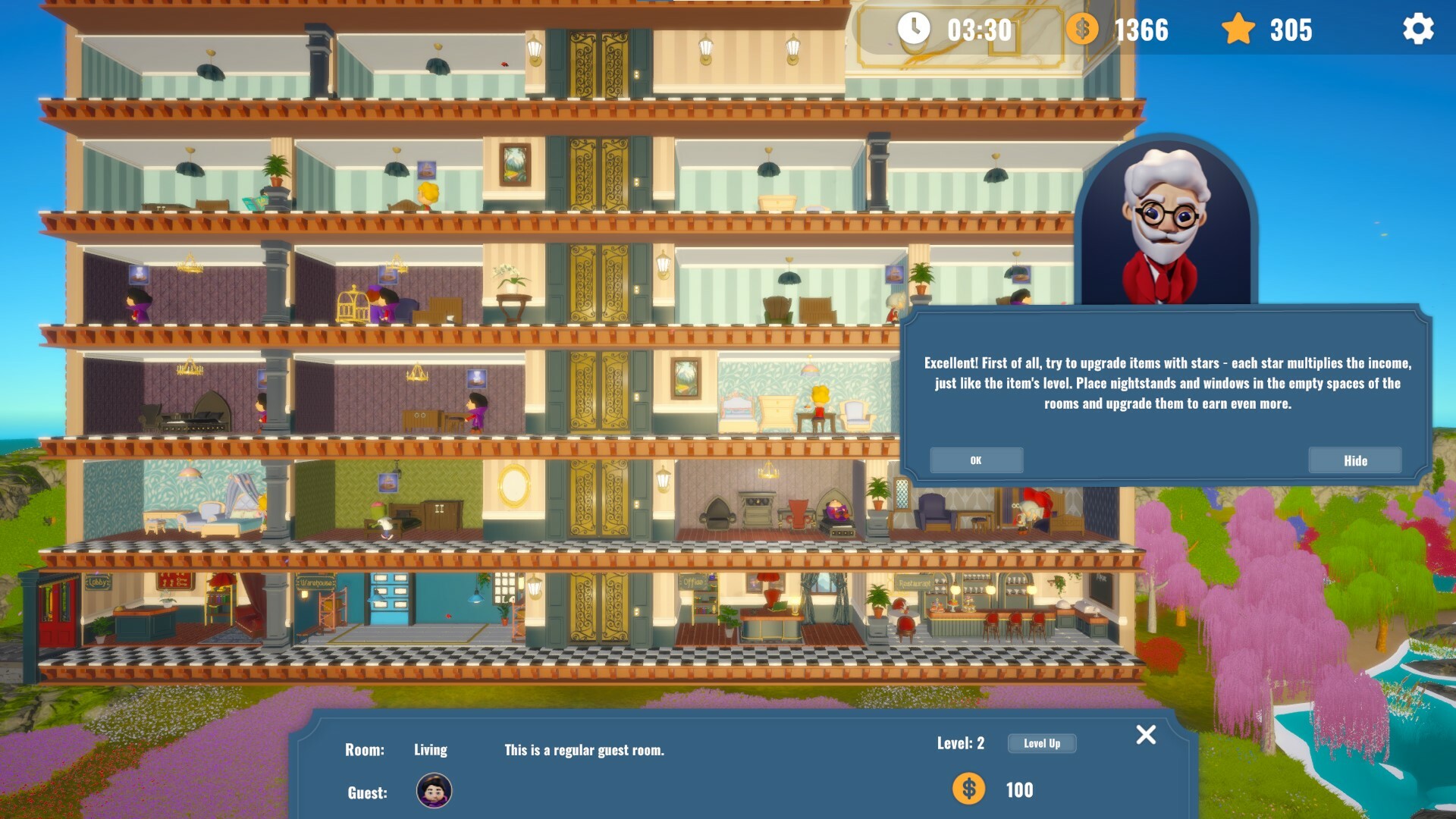Click the coin icon next to 1366
Screen dimensions: 1456x819
tap(1083, 30)
